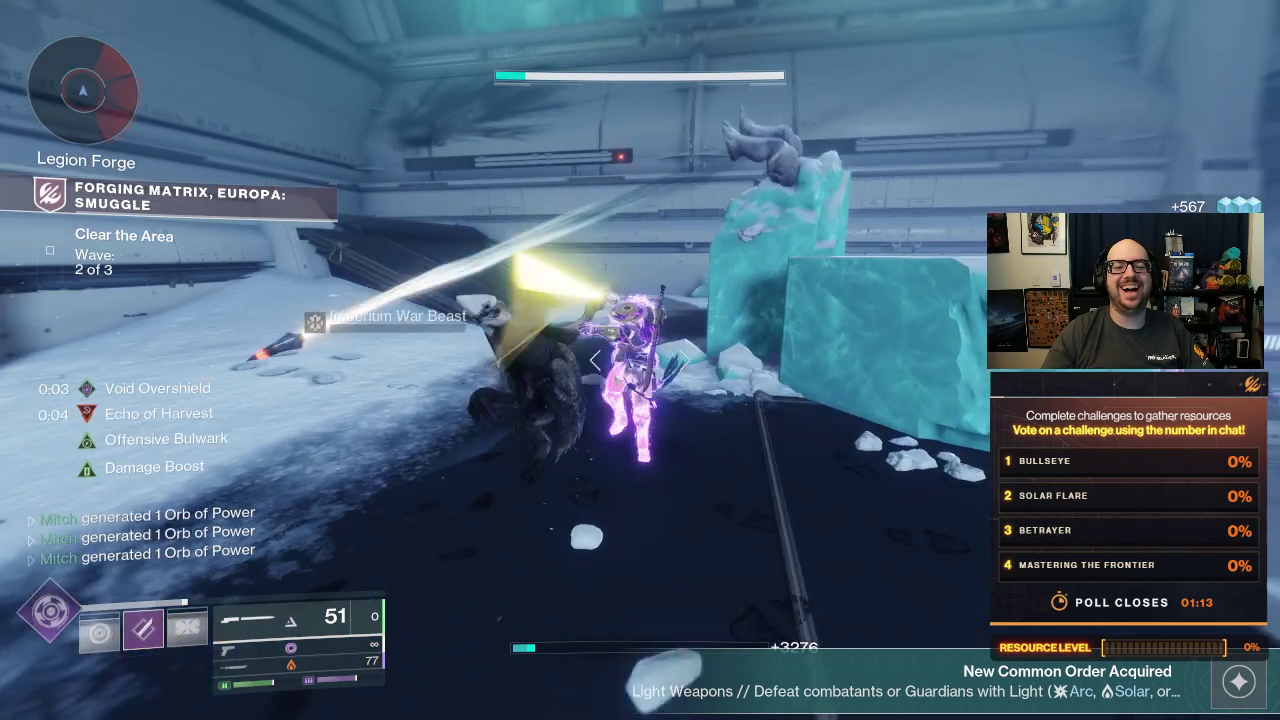Select the Damage Boost buff icon
The height and width of the screenshot is (720, 1280).
(x=87, y=467)
